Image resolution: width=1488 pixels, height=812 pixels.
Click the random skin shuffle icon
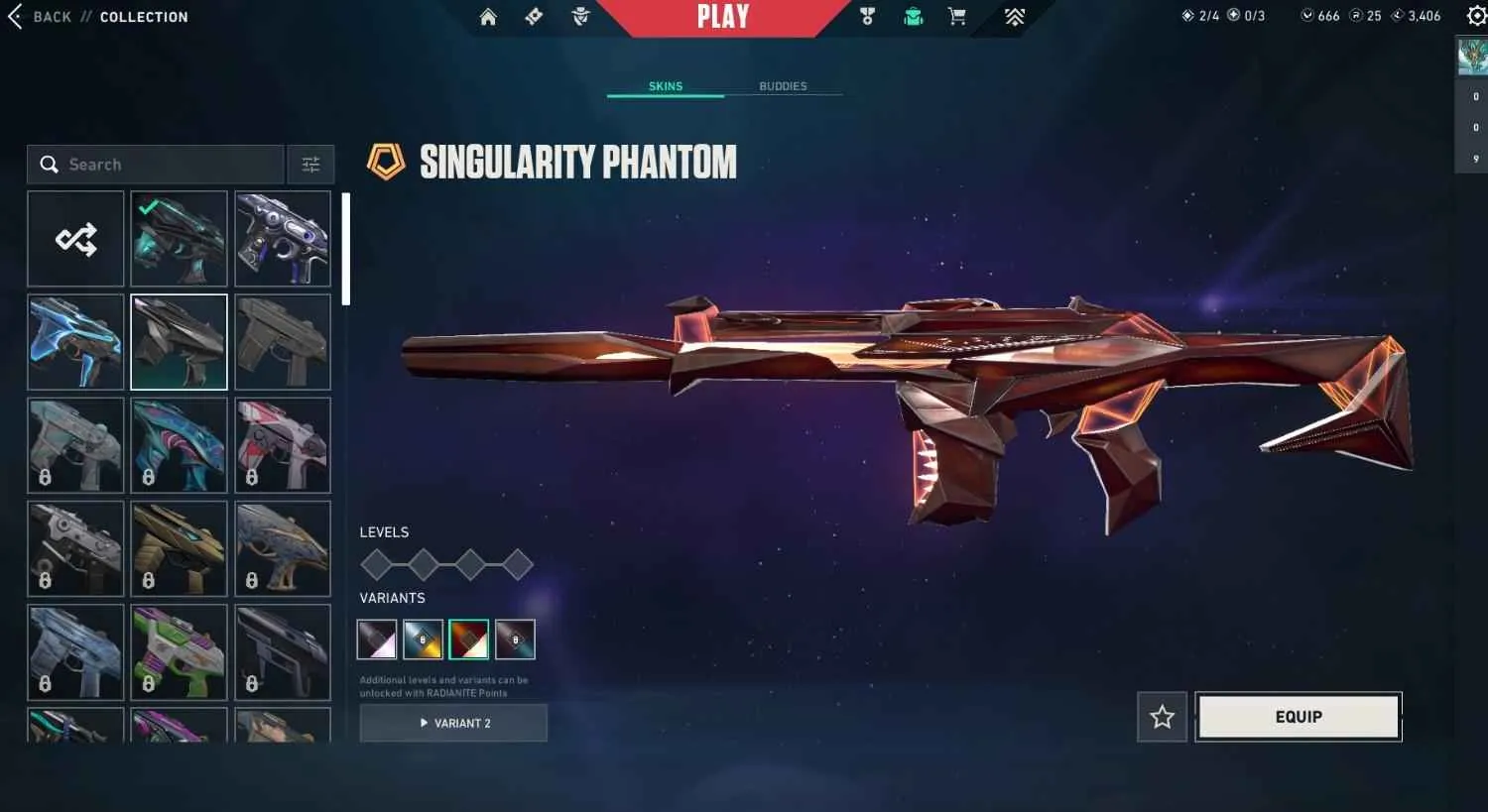(x=75, y=238)
